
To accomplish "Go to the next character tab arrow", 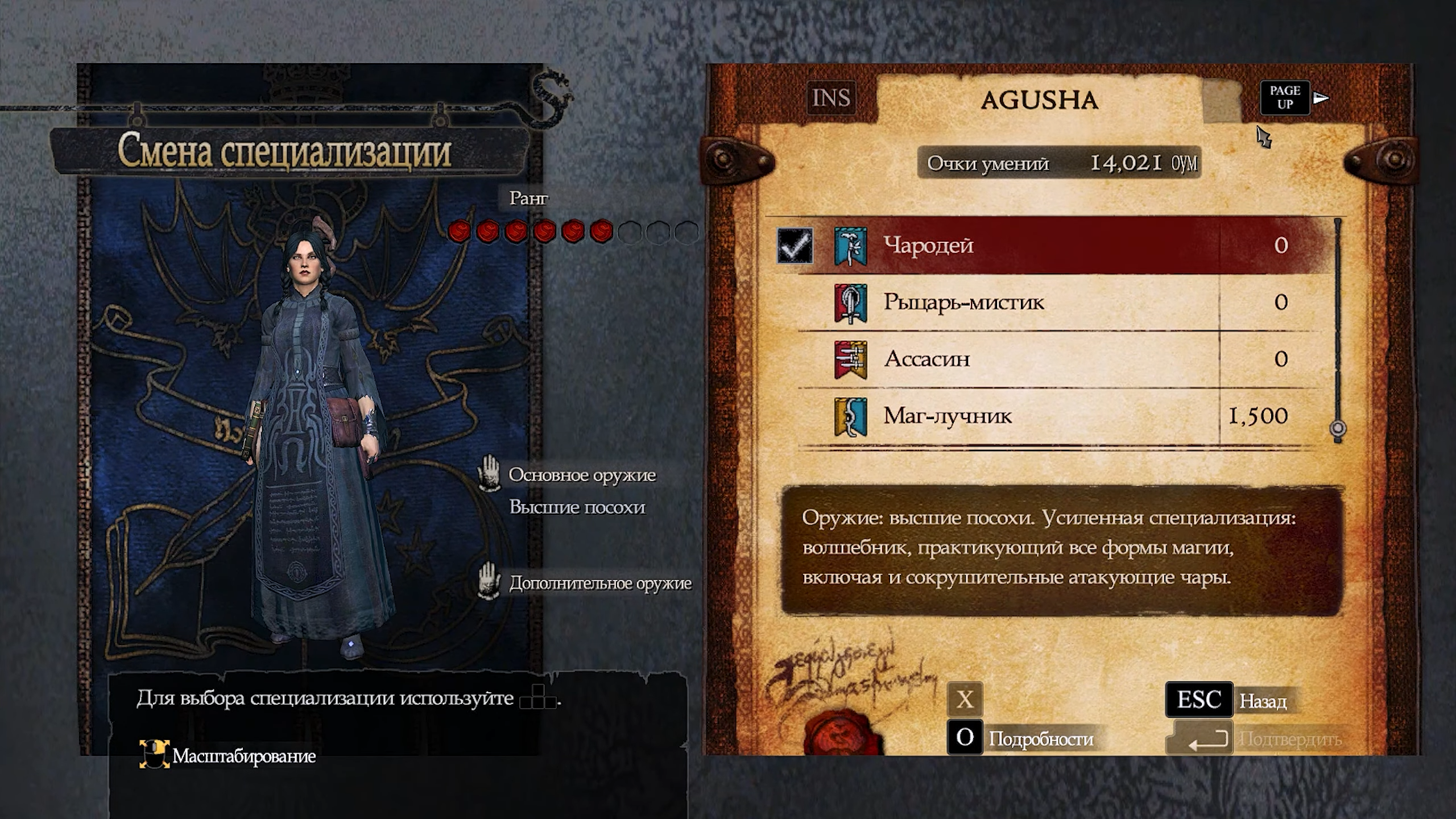I will coord(1321,98).
